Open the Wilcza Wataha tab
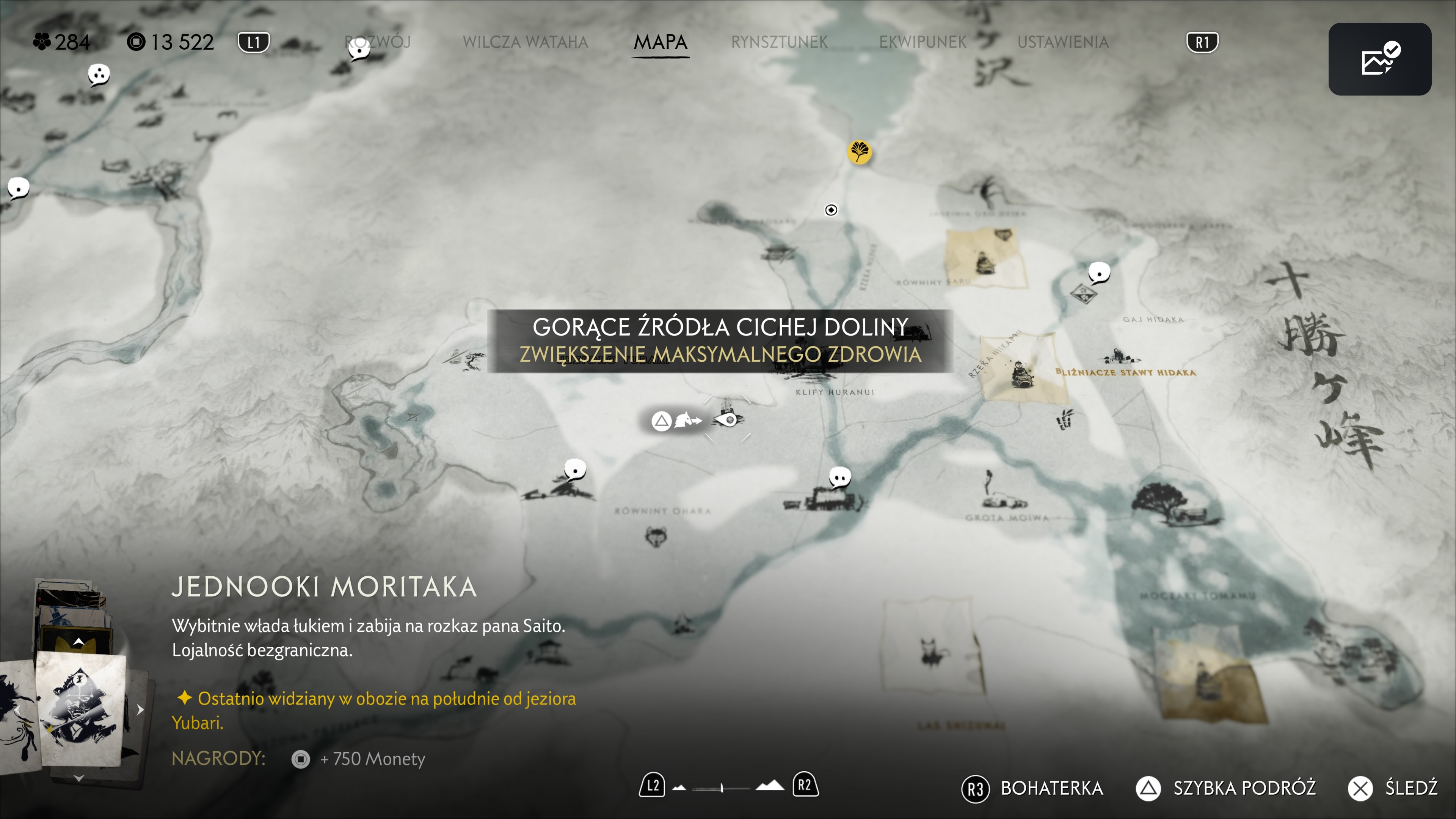Screen dimensions: 1456x819 tap(525, 42)
